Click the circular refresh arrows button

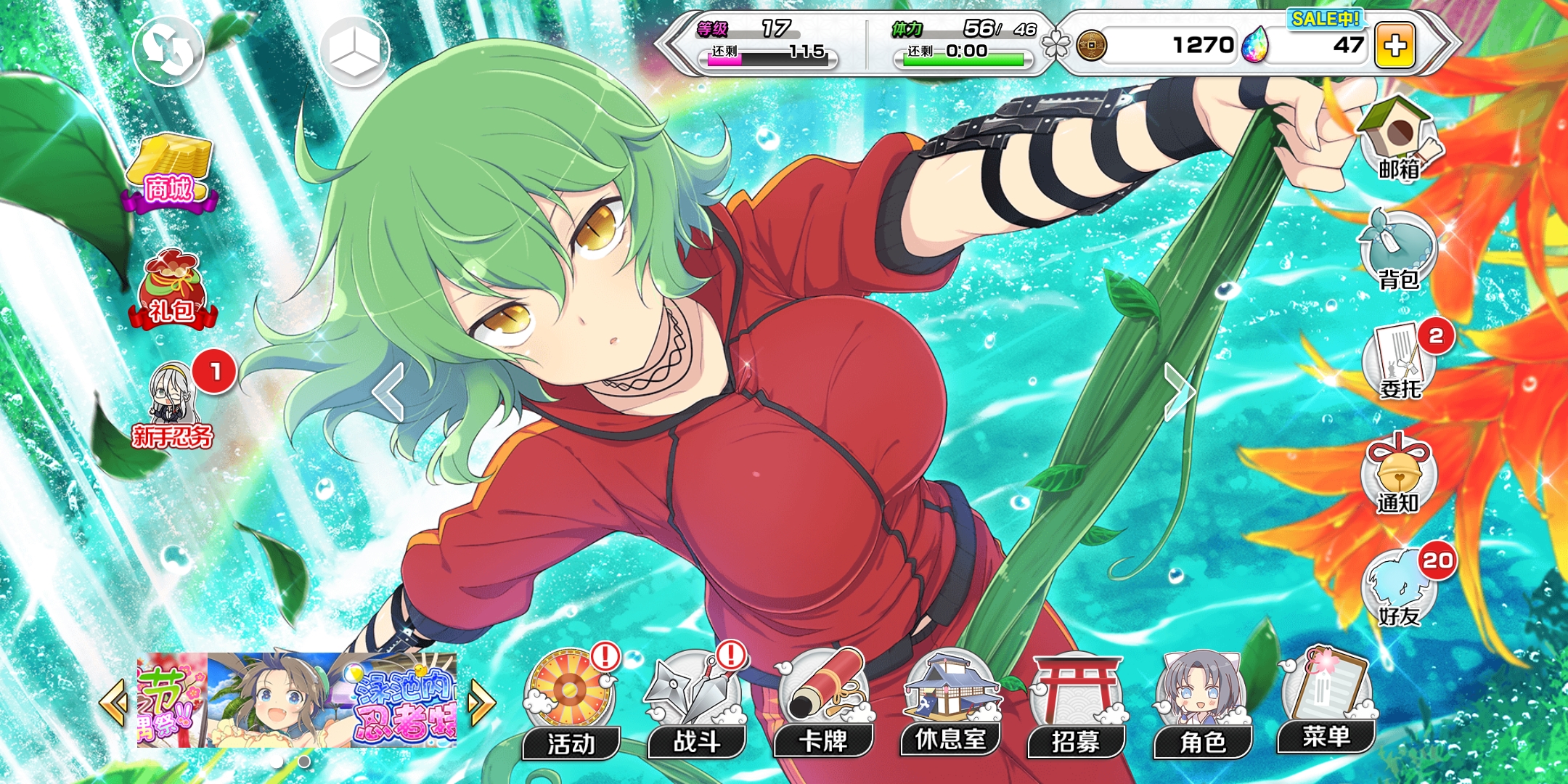[x=168, y=51]
